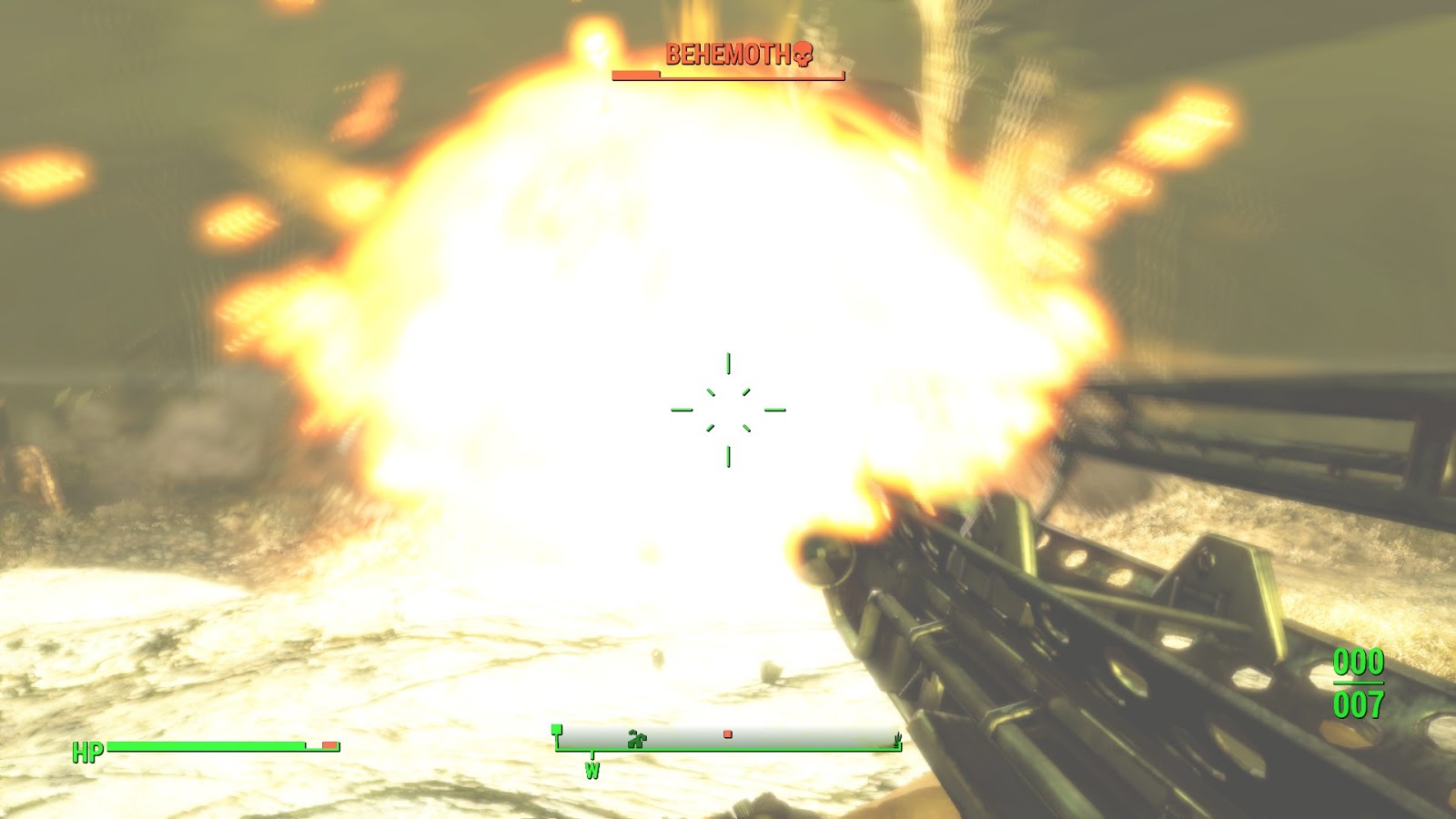Click the red enemy dot on the compass
The width and height of the screenshot is (1456, 819).
(x=728, y=733)
